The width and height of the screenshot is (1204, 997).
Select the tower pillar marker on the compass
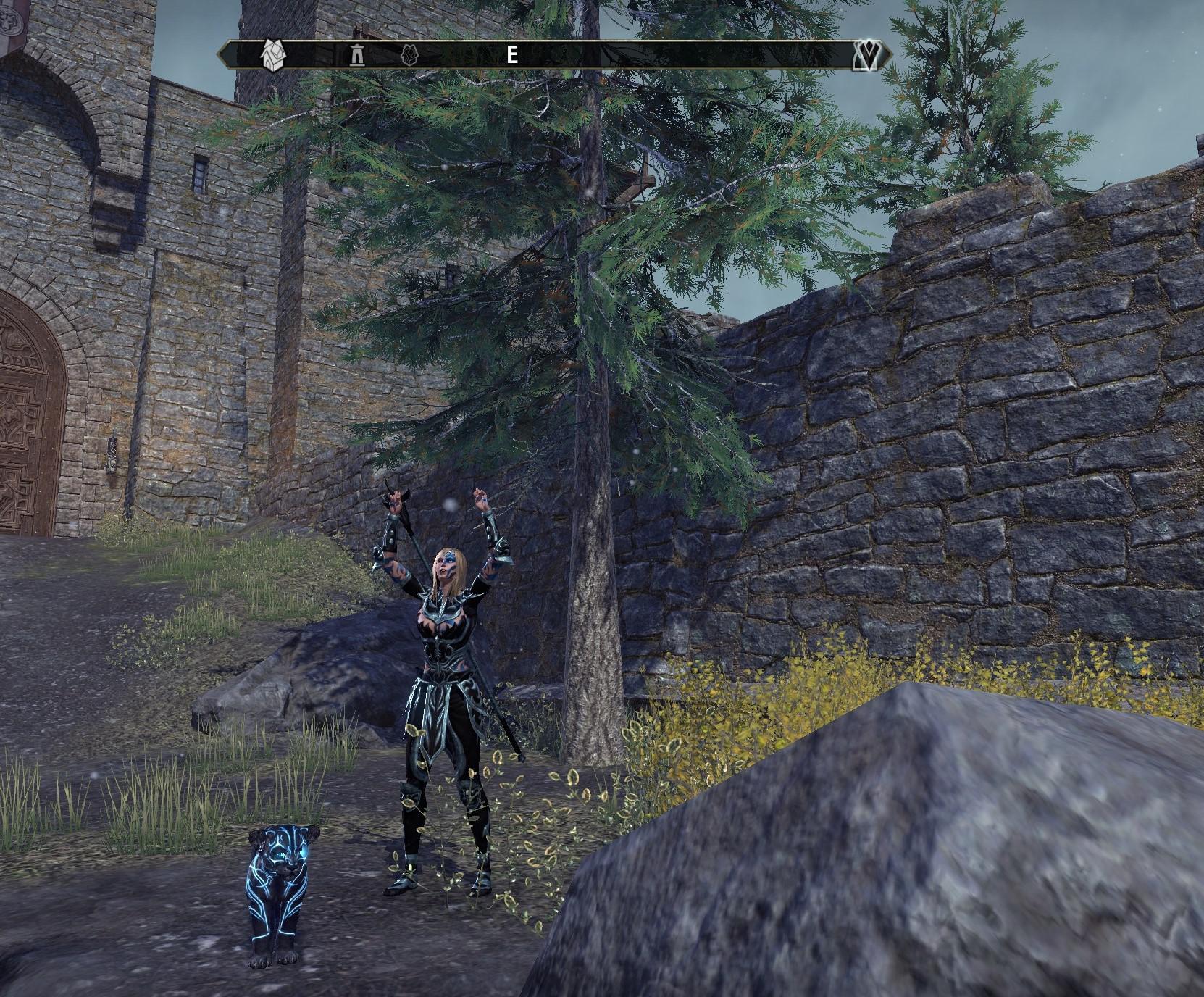click(356, 55)
